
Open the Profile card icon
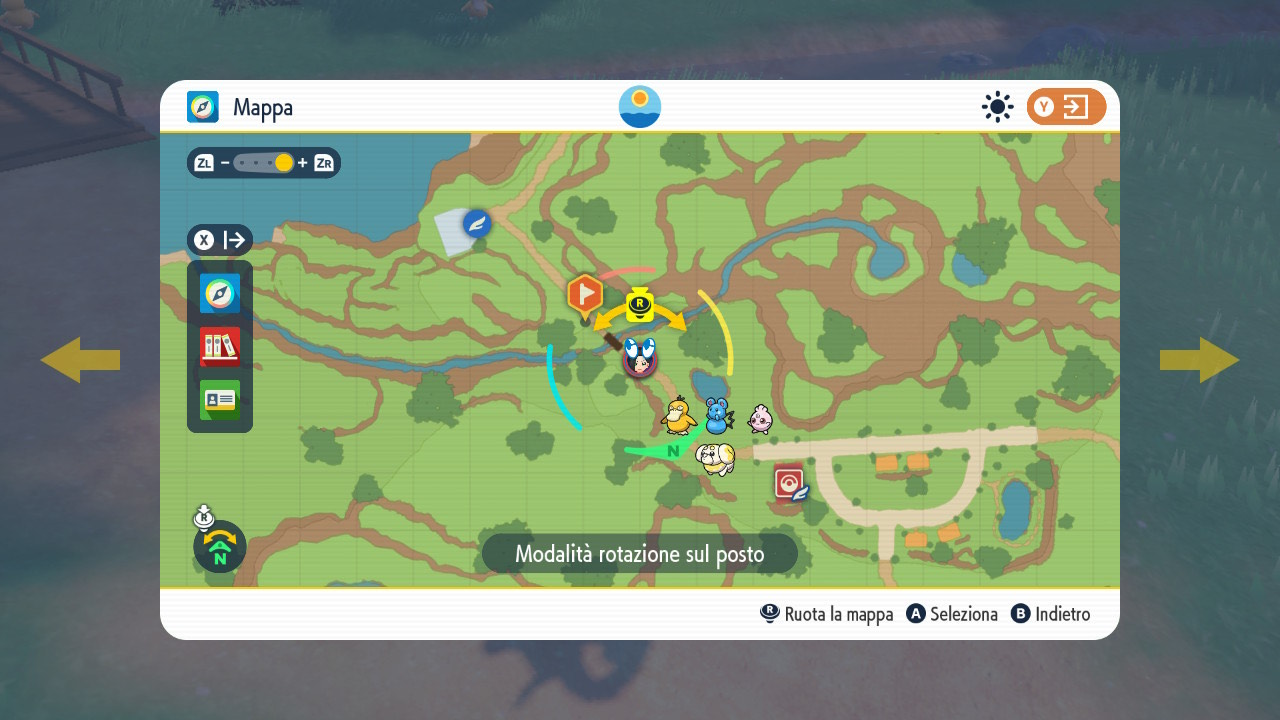pos(220,400)
